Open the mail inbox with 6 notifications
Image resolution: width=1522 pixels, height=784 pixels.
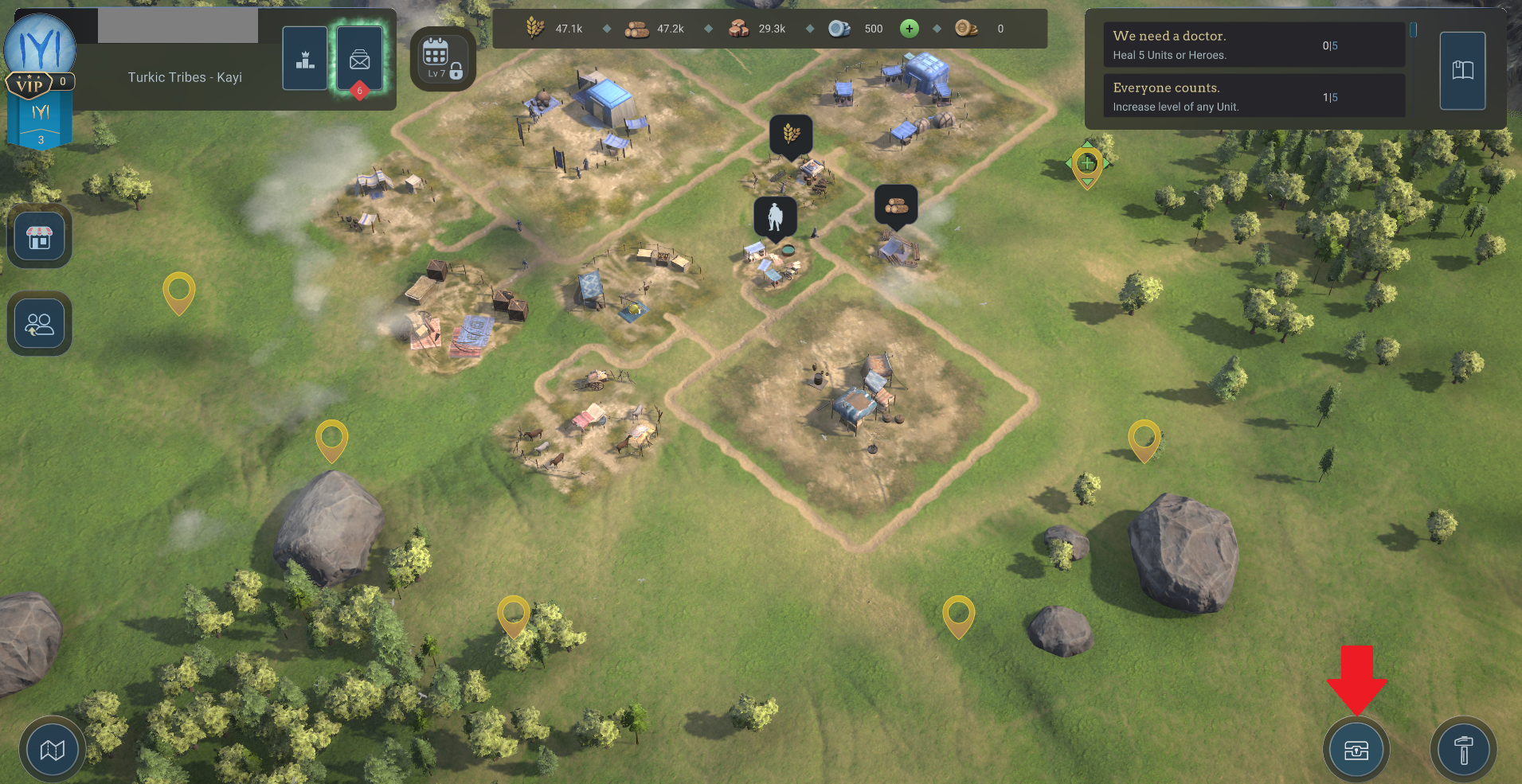point(360,58)
